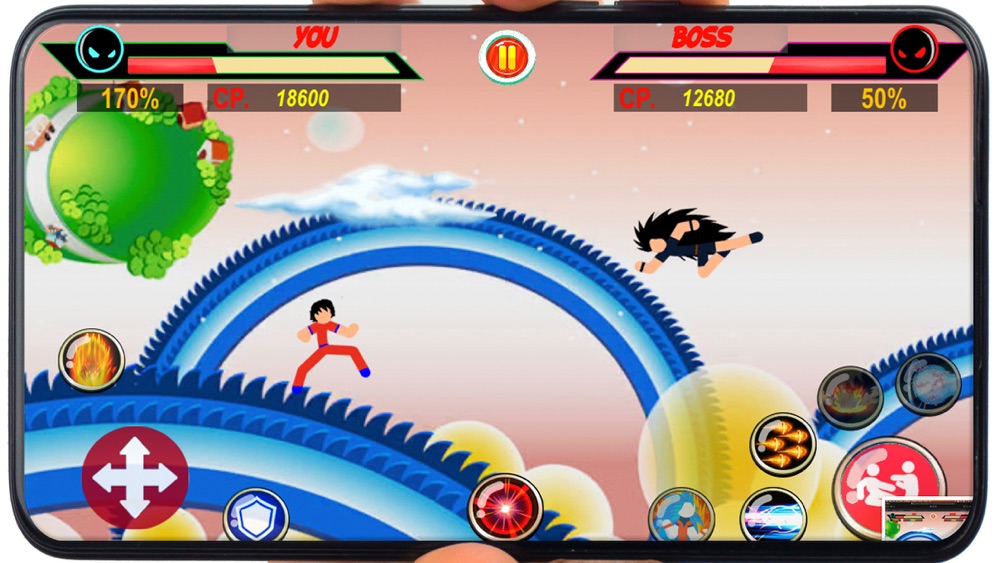Activate the blue-haired fighter transformation skill
Viewport: 1000px width, 563px height.
[x=681, y=517]
